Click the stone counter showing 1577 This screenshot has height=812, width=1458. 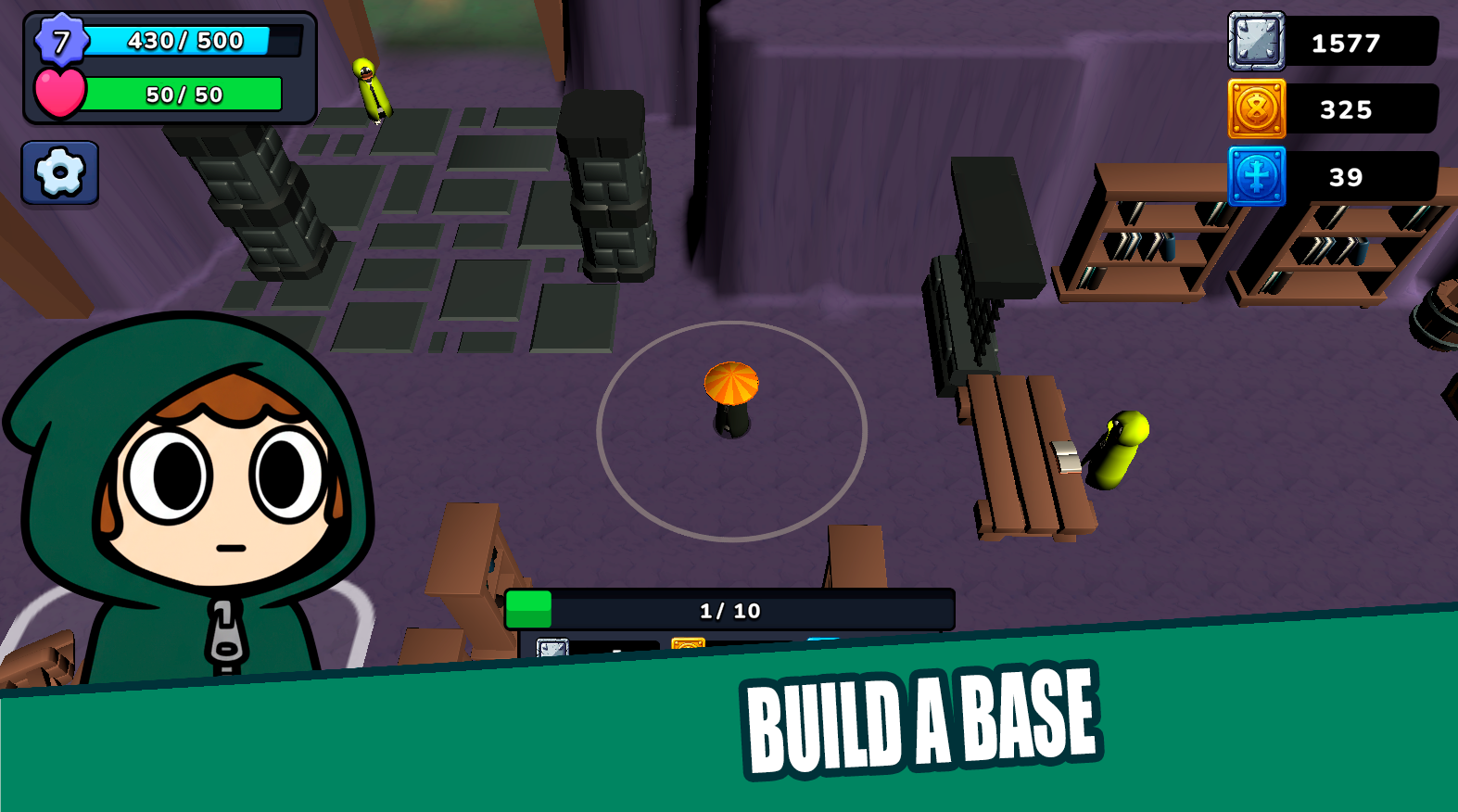(1346, 42)
